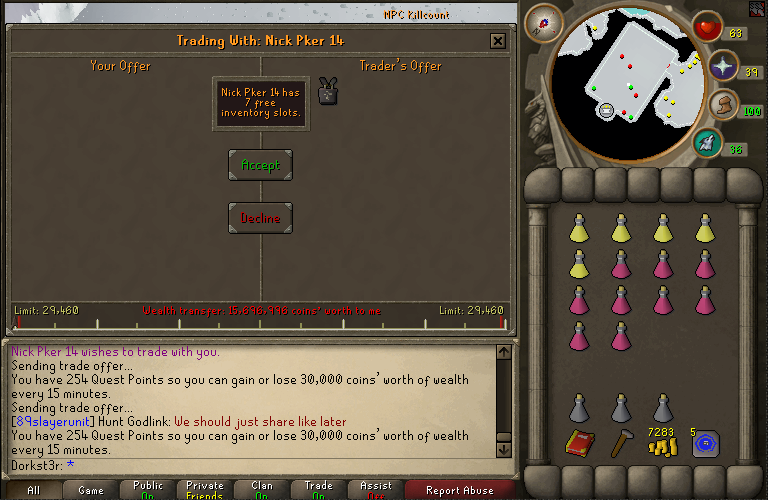Accept the trade with Nick Pker 14
768x500 pixels.
(x=260, y=165)
